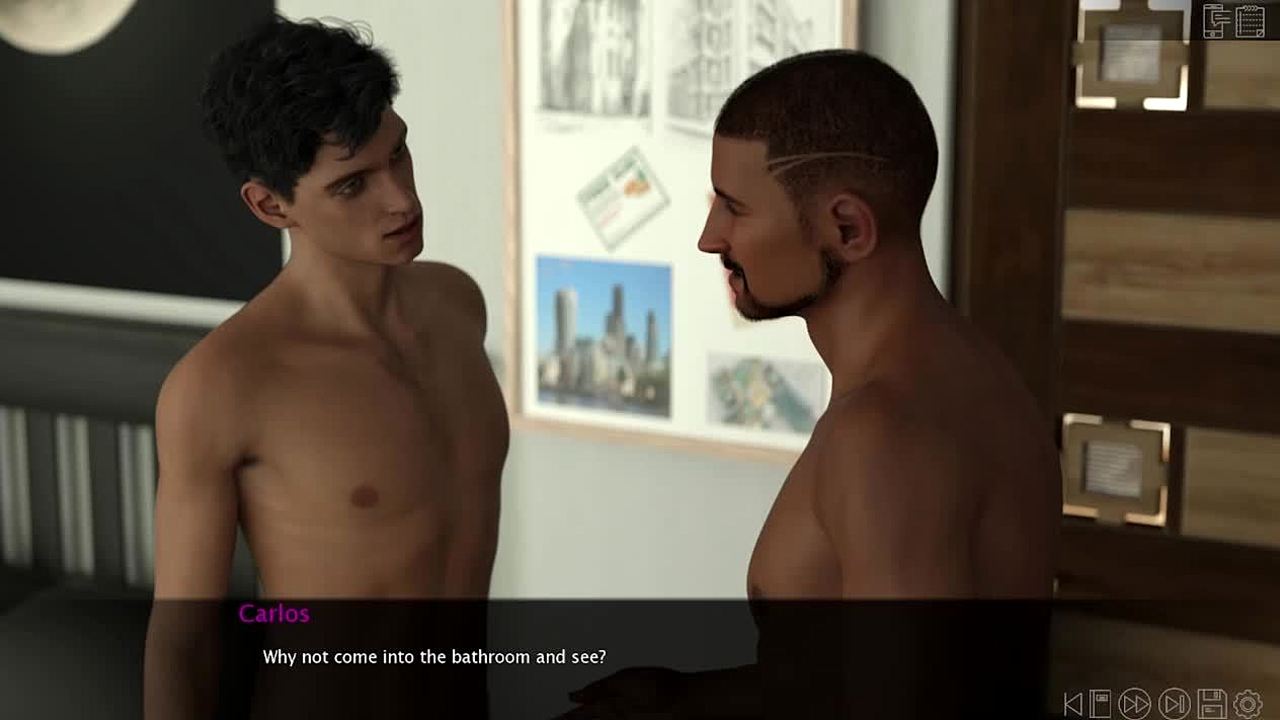Open the dialogue history log book
Image resolution: width=1280 pixels, height=720 pixels.
[x=1100, y=704]
